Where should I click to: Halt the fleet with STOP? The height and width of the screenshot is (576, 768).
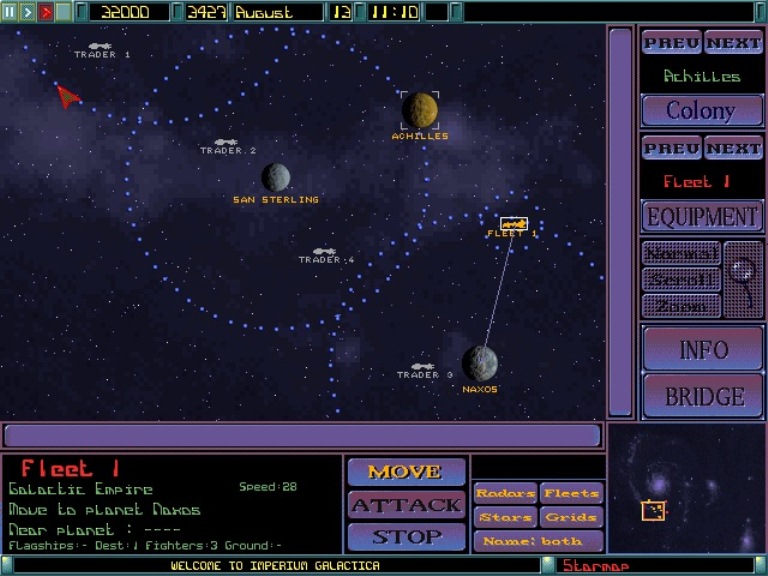[405, 537]
